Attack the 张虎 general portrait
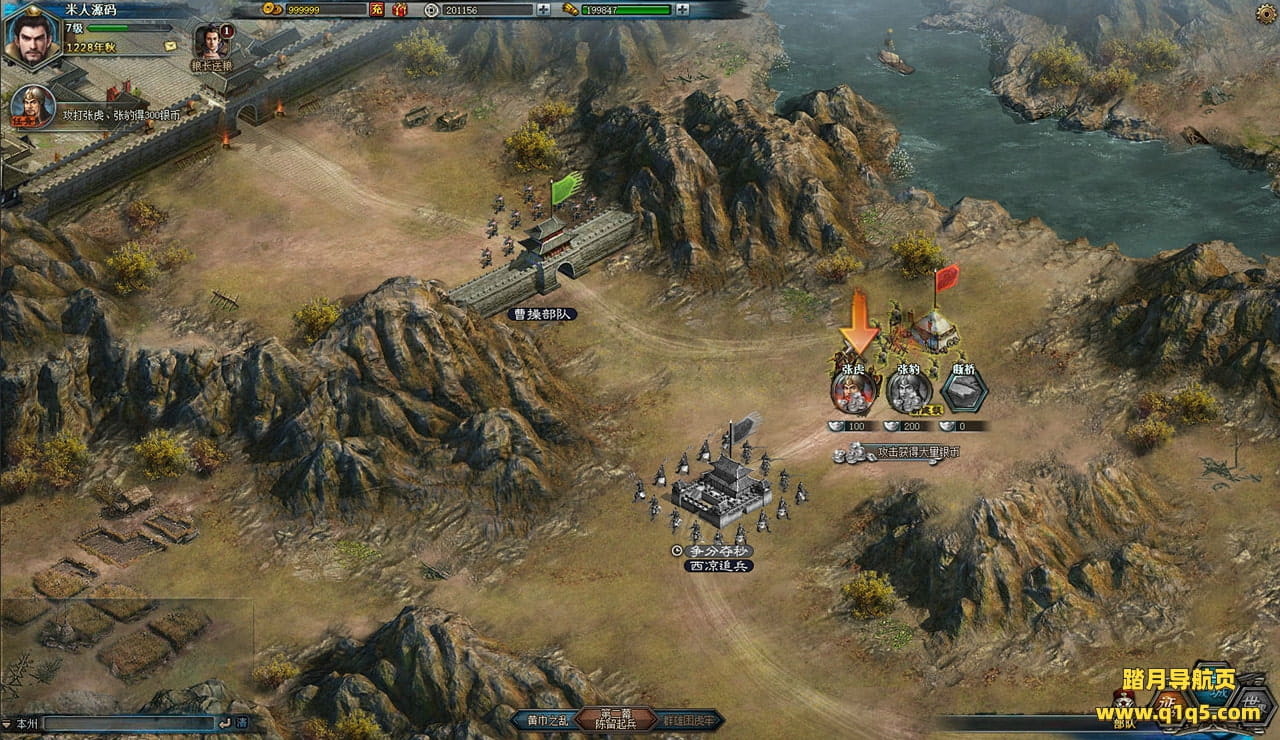Viewport: 1280px width, 740px height. (x=854, y=390)
